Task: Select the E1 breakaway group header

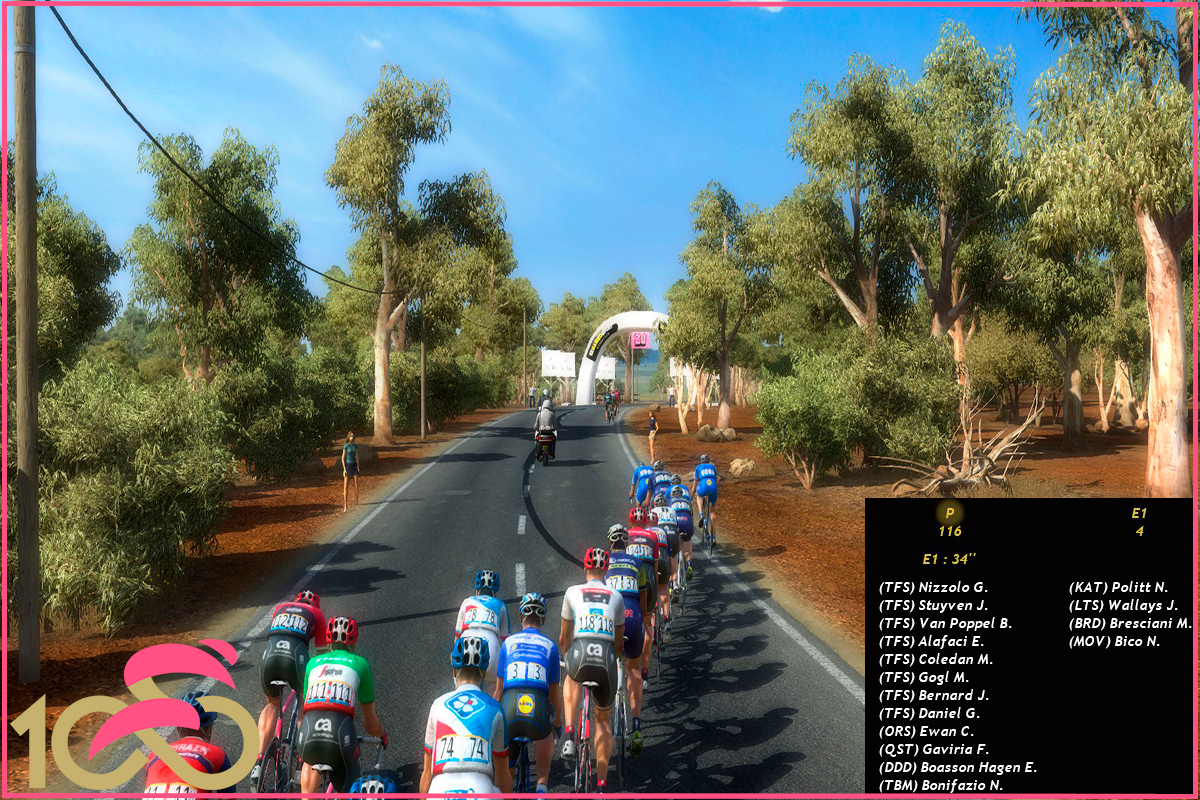Action: [x=1138, y=513]
